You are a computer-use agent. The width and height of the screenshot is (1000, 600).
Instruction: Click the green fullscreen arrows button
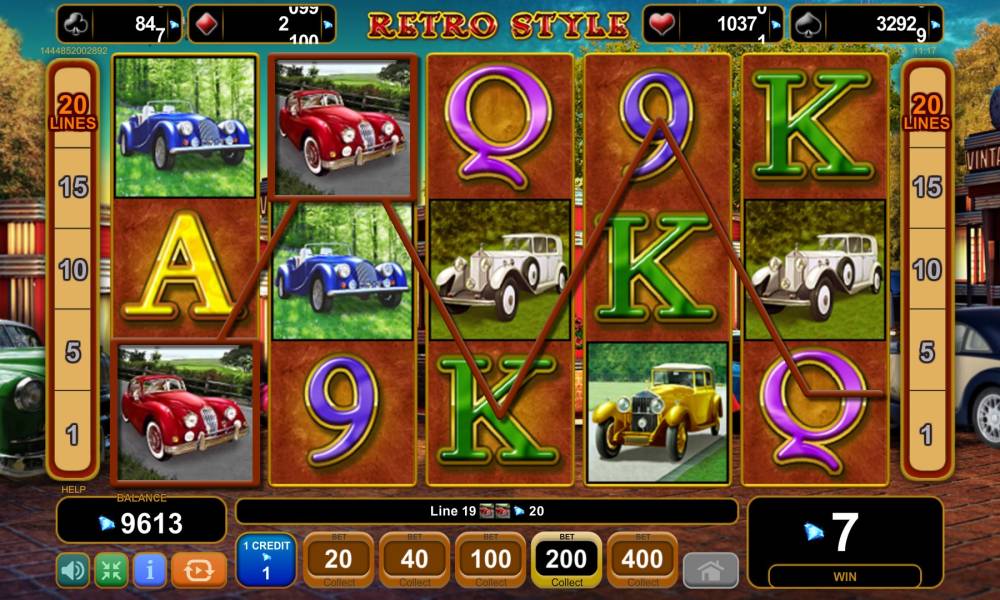[111, 570]
